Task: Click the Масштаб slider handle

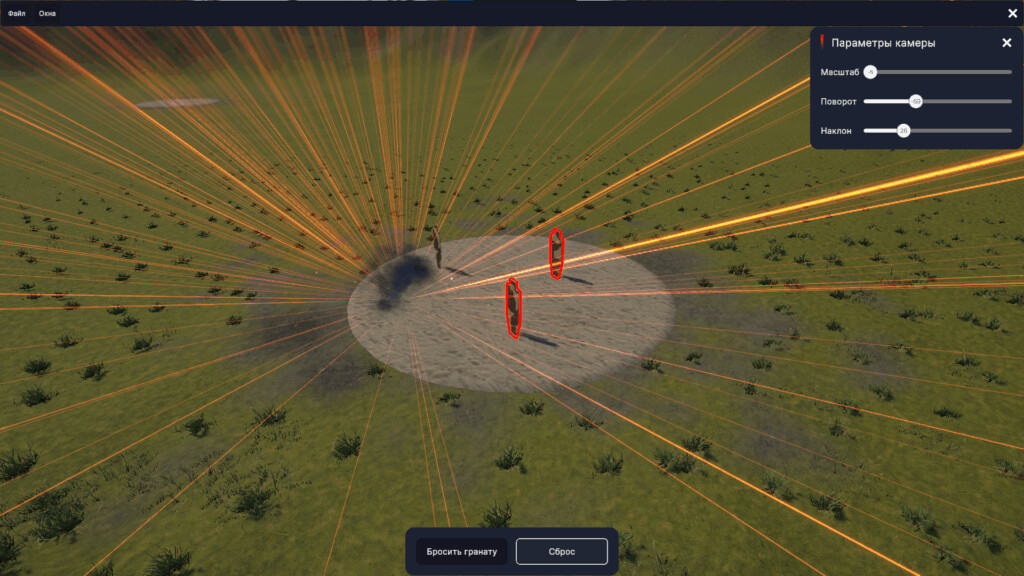Action: click(x=870, y=72)
